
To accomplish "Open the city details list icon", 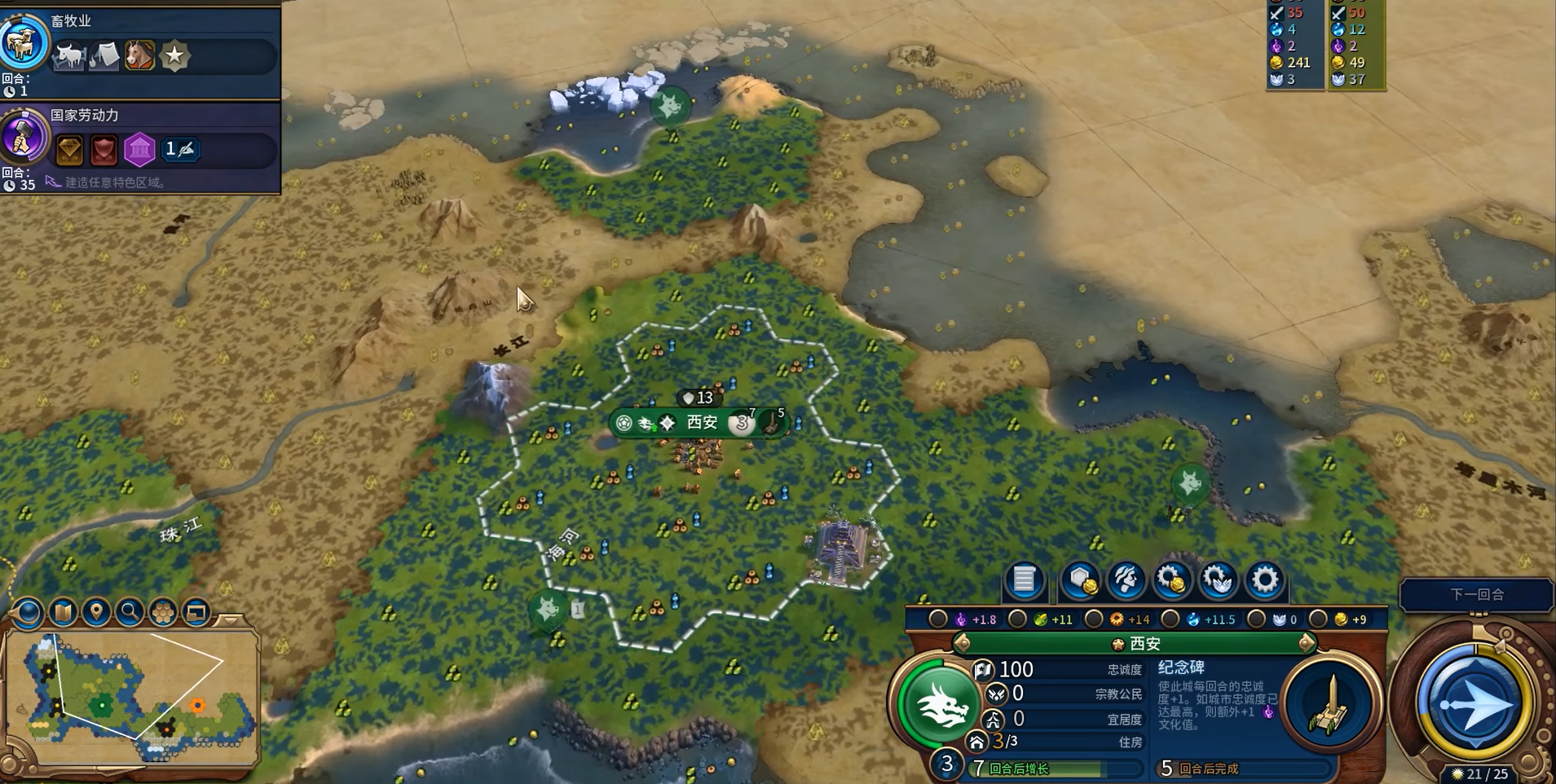I will coord(1024,579).
